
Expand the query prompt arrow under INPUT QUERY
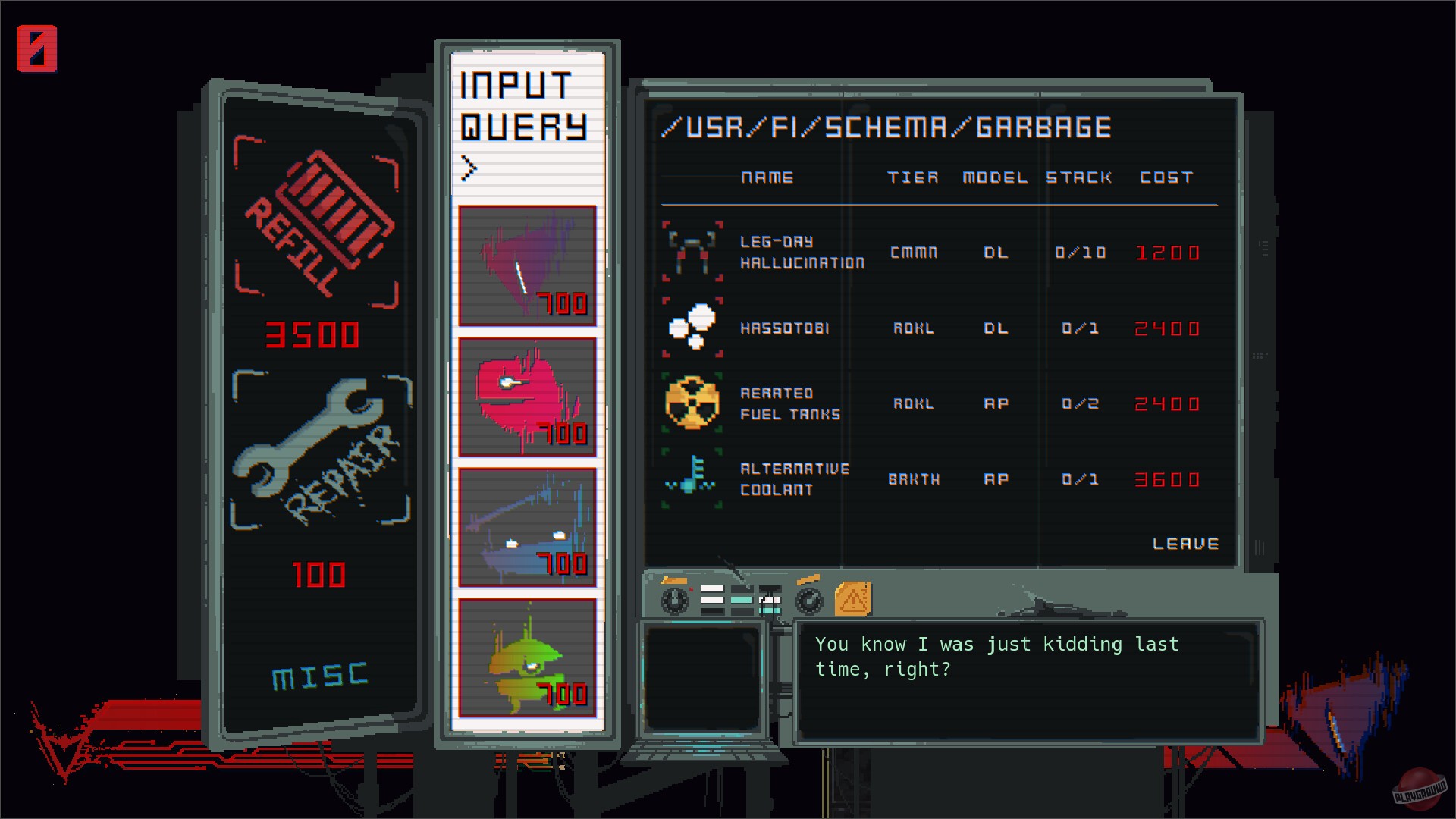tap(470, 168)
